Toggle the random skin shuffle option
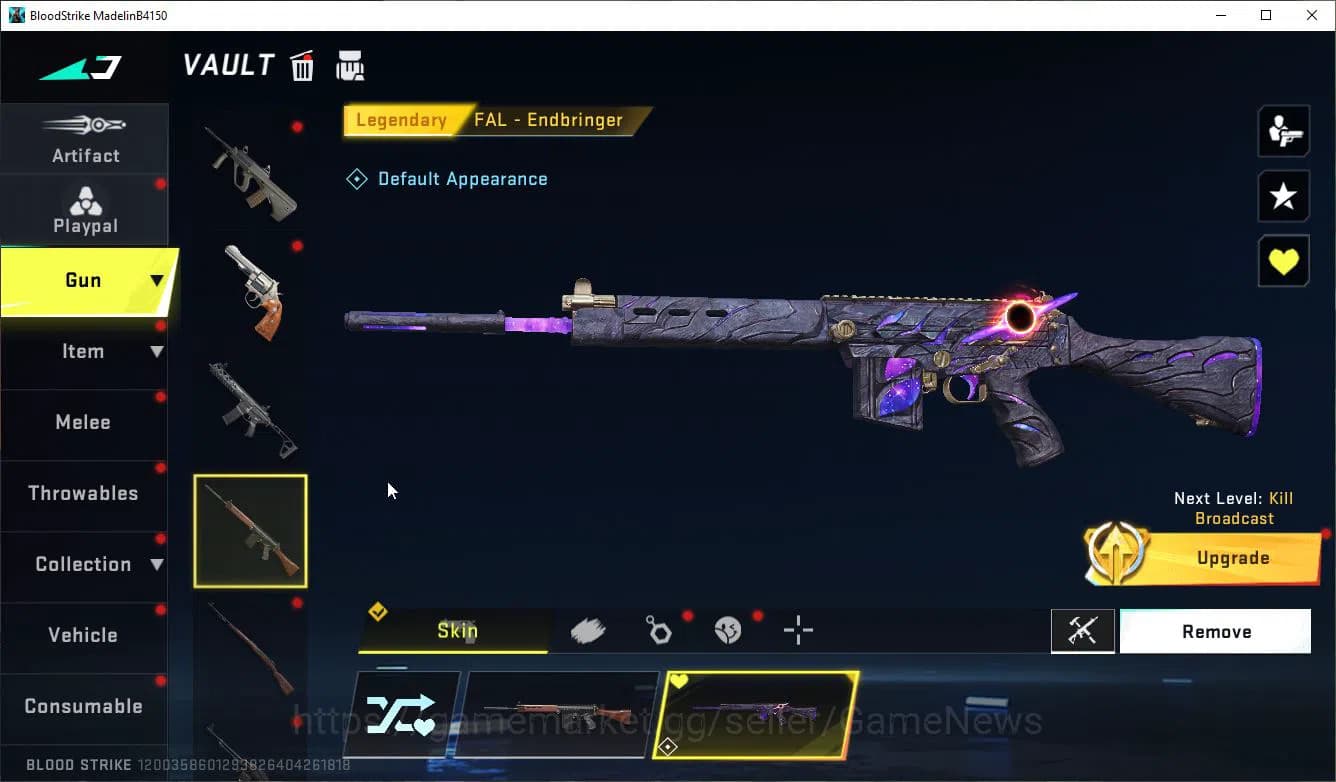This screenshot has width=1336, height=782. (403, 714)
